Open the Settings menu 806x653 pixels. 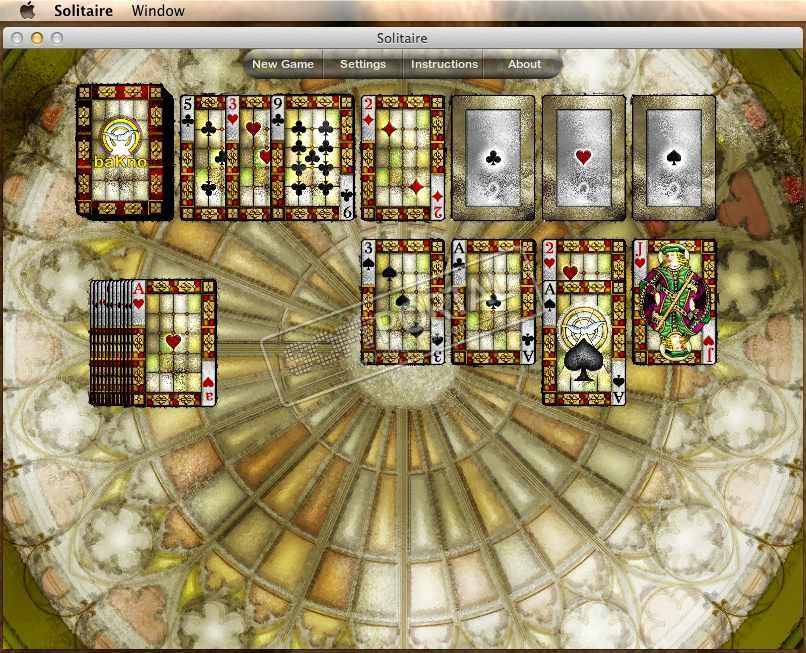363,64
